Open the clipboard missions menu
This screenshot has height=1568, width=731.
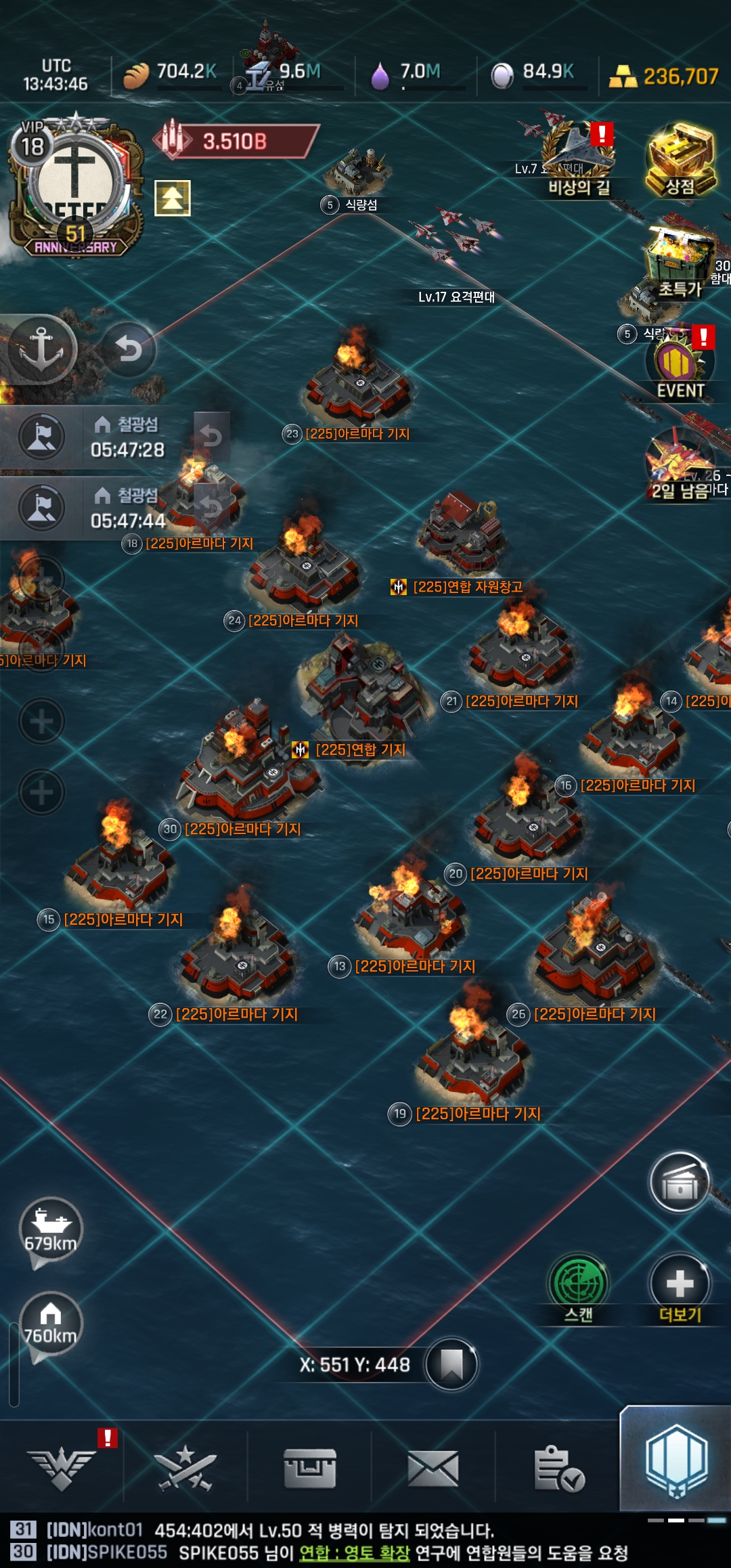coord(558,1468)
